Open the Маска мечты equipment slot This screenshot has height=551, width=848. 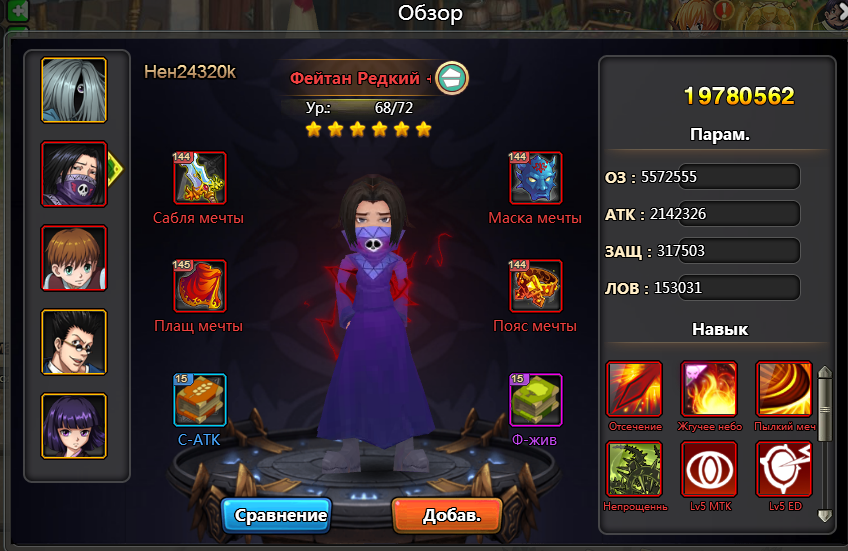pyautogui.click(x=536, y=178)
